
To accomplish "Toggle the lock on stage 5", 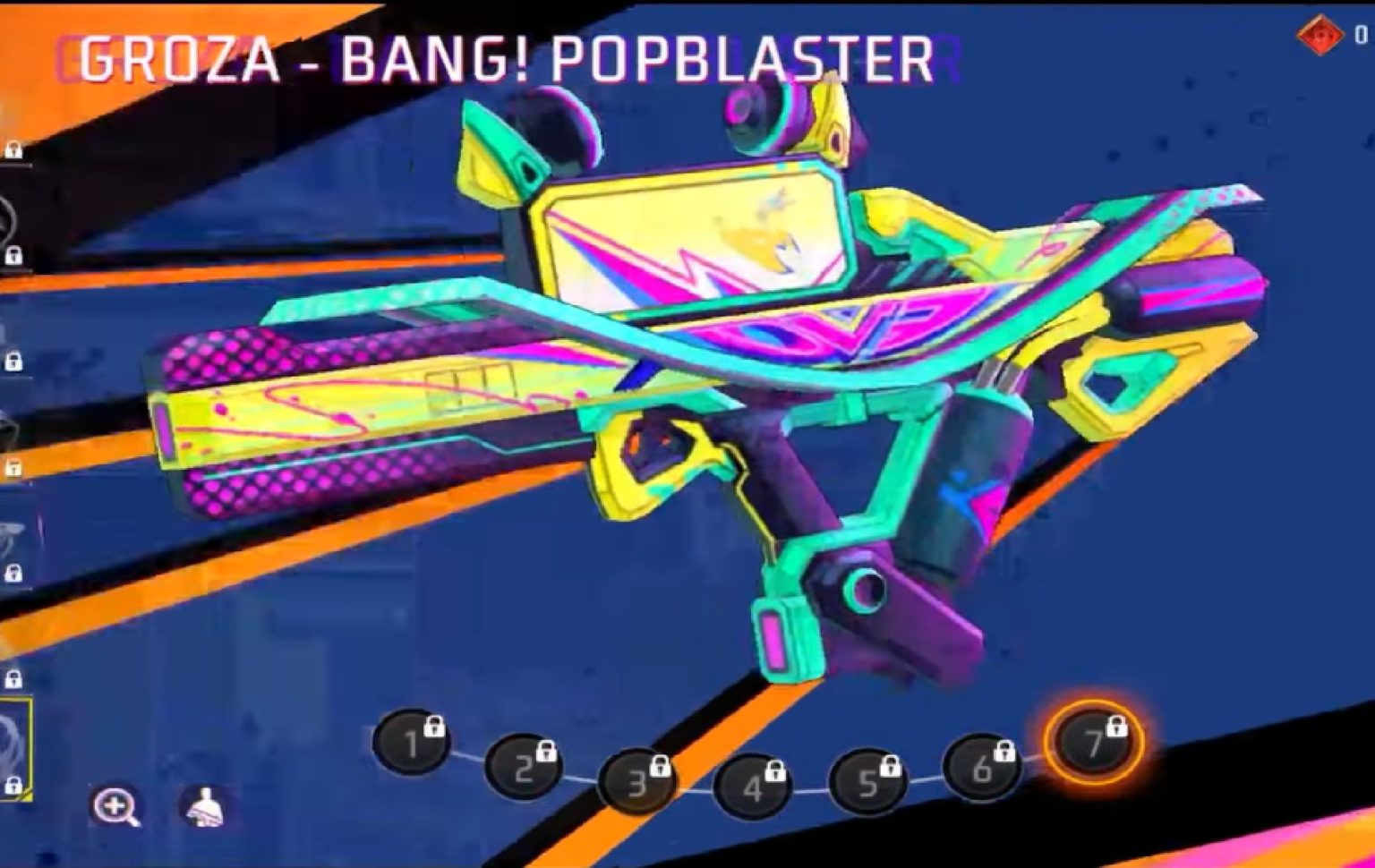I will pos(889,765).
